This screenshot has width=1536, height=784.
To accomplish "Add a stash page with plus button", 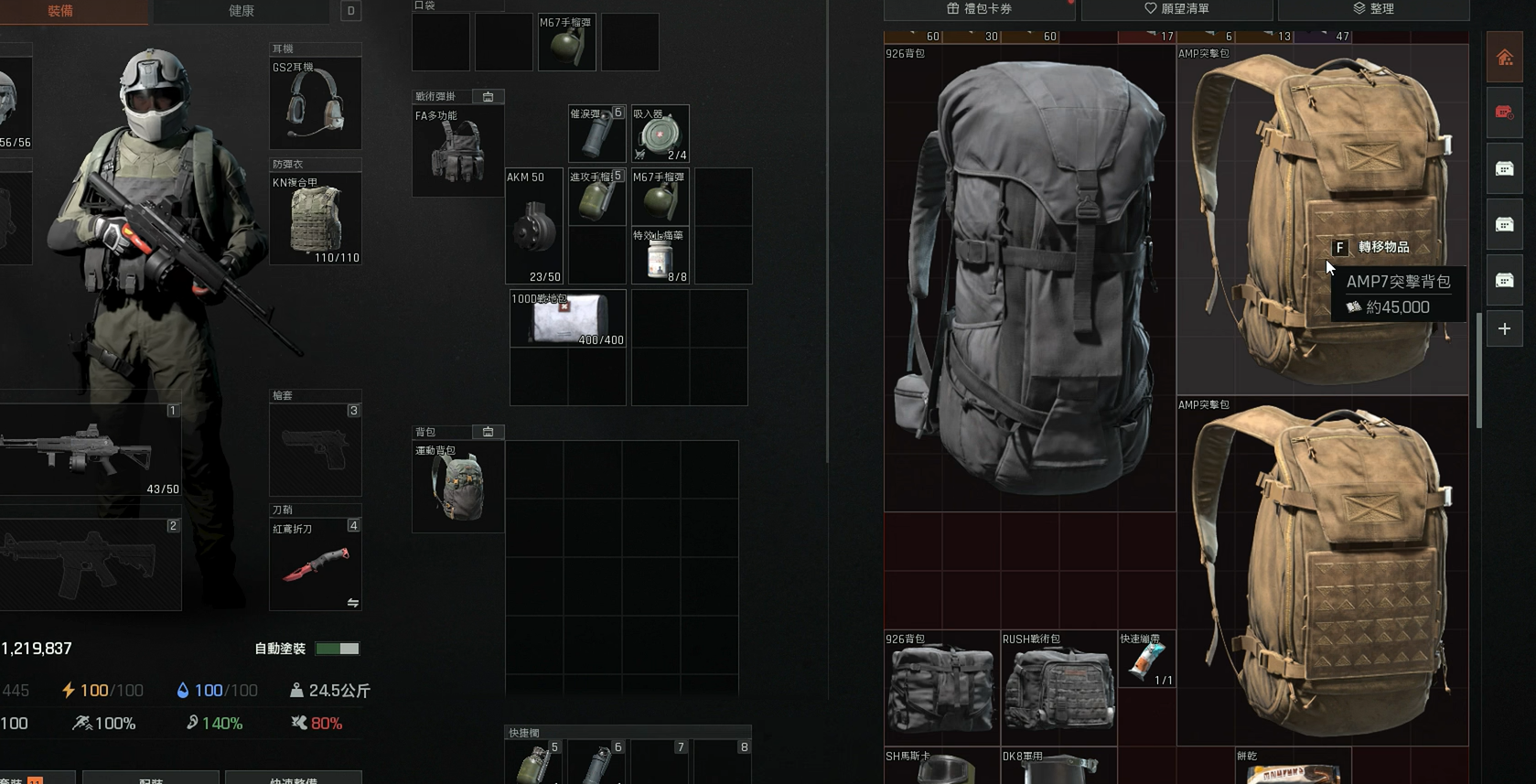I will coord(1504,329).
